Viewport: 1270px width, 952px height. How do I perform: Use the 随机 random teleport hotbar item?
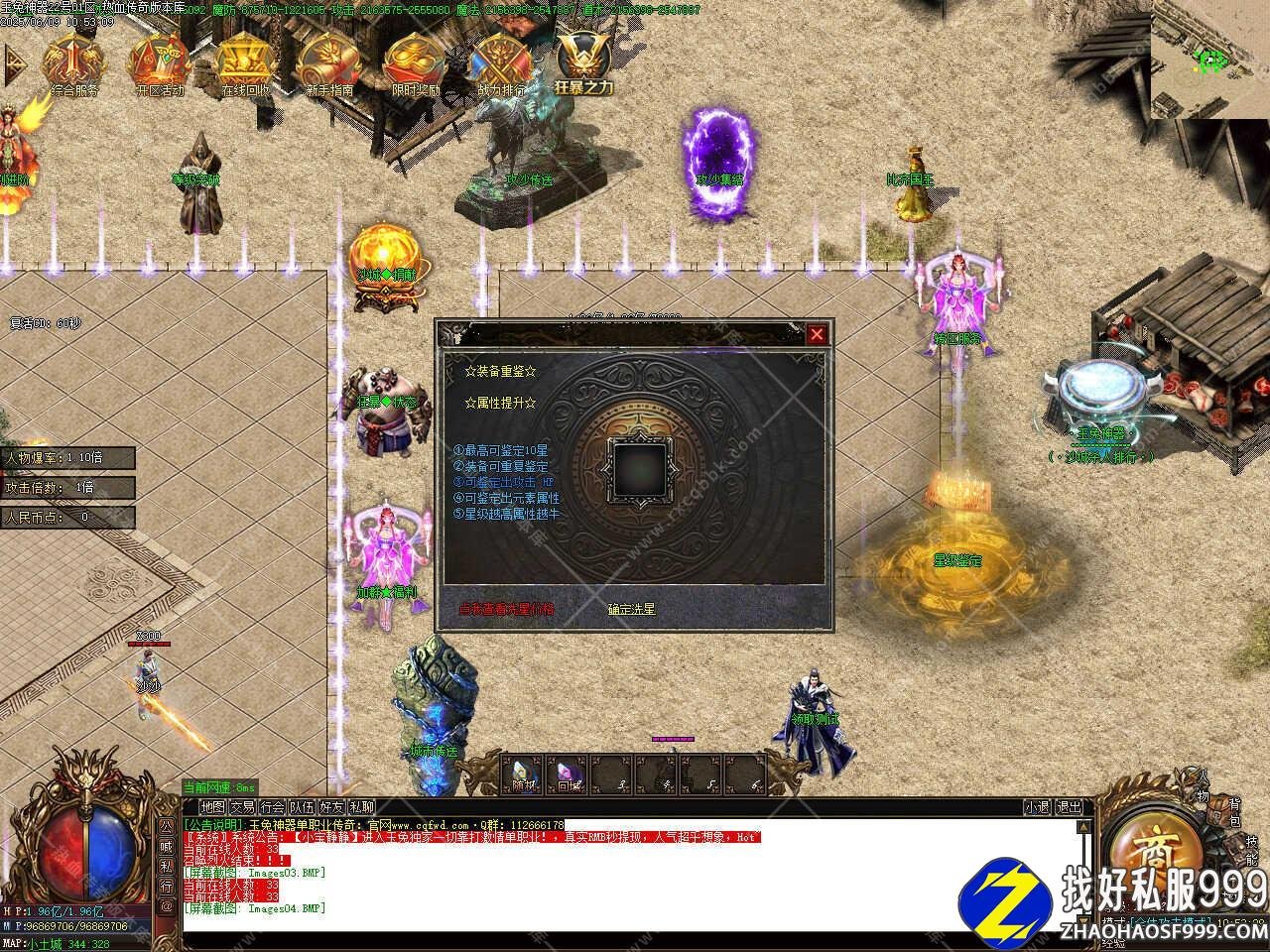(x=524, y=774)
